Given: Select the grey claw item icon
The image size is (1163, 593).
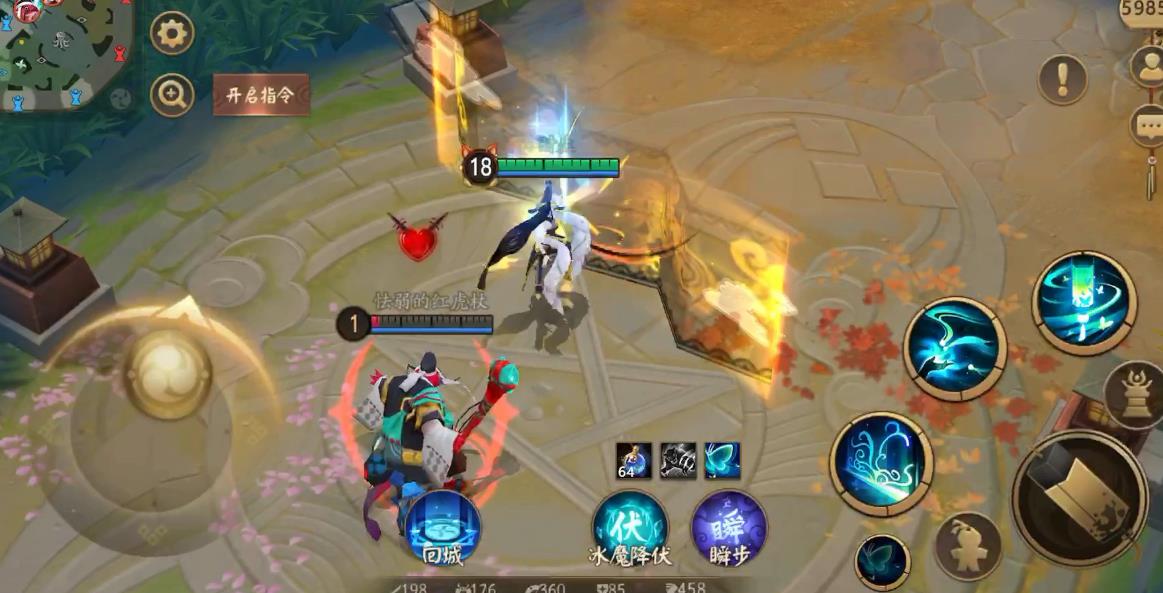Looking at the screenshot, I should (678, 460).
